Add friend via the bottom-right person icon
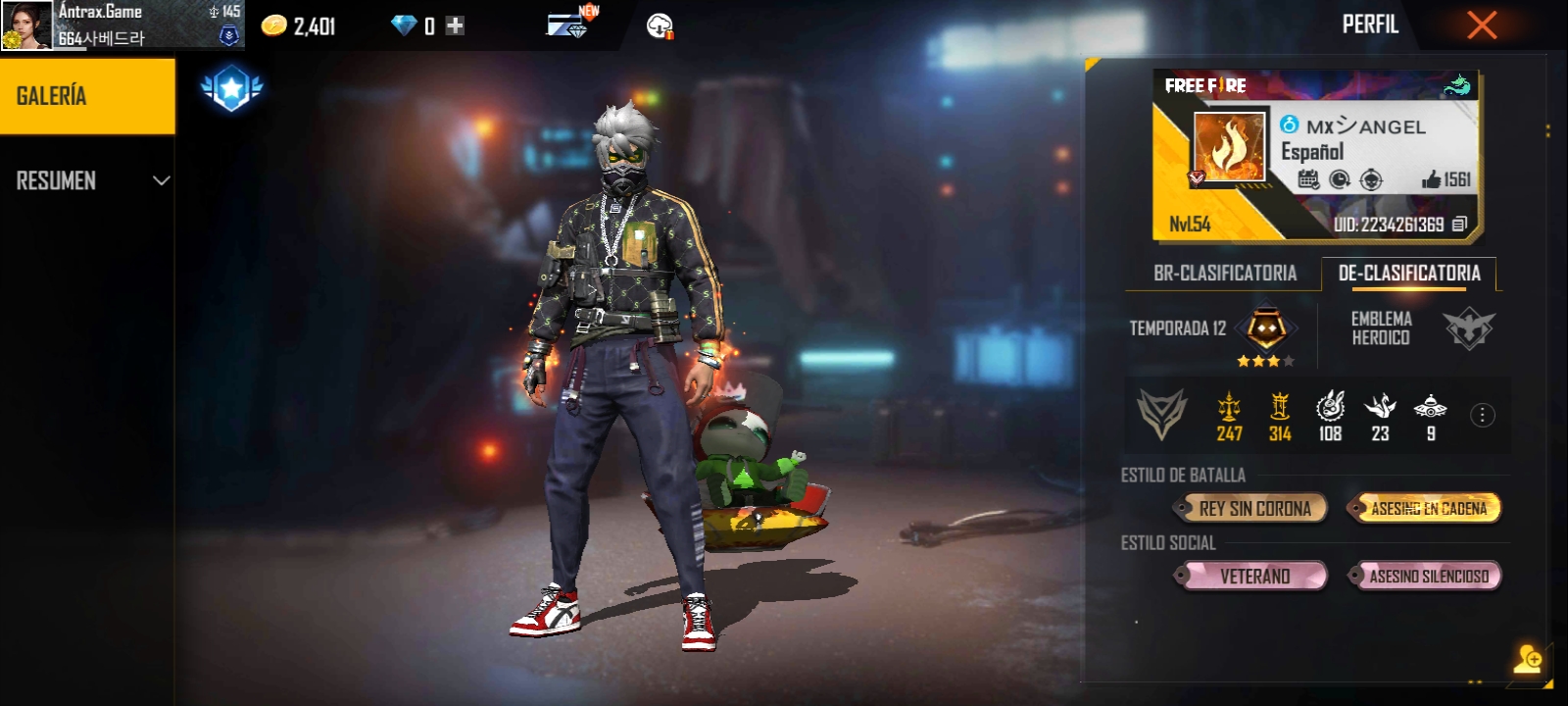 (x=1527, y=658)
